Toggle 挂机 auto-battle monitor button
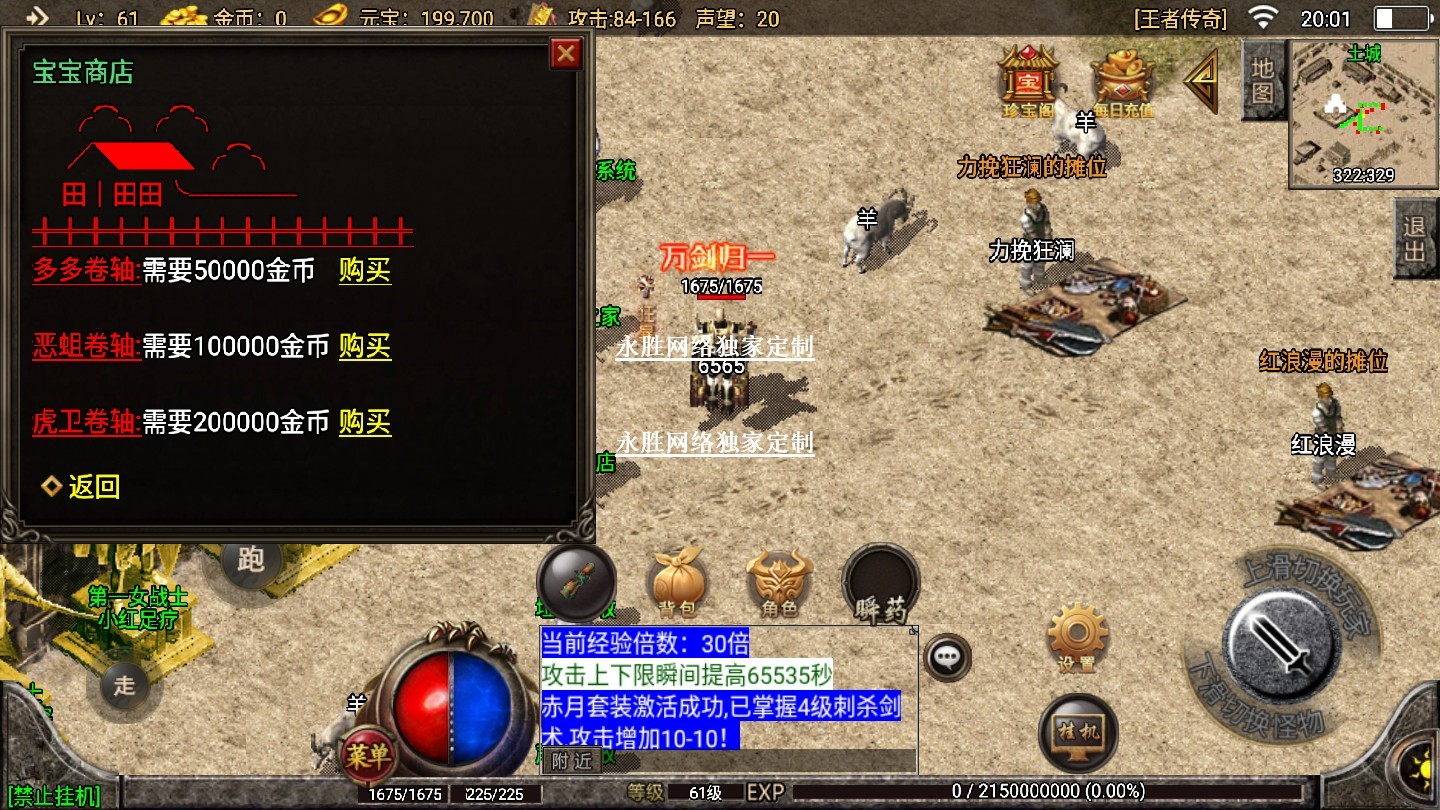This screenshot has width=1440, height=810. point(1078,733)
